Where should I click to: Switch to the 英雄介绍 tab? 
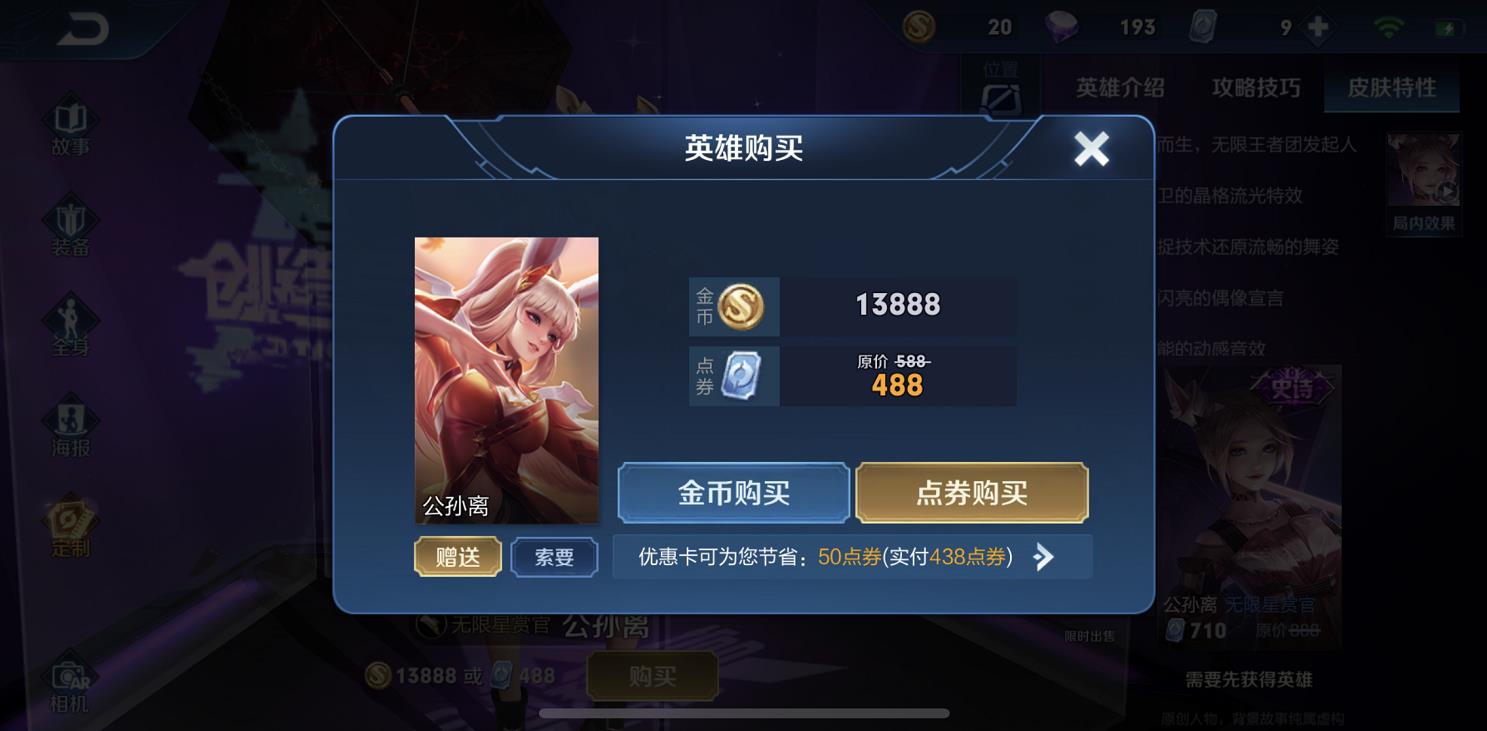[x=1122, y=88]
